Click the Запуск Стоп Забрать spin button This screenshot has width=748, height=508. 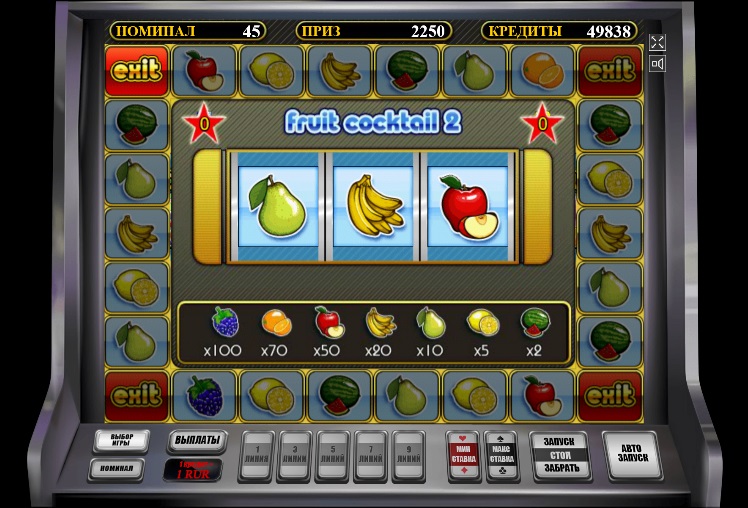[x=559, y=456]
